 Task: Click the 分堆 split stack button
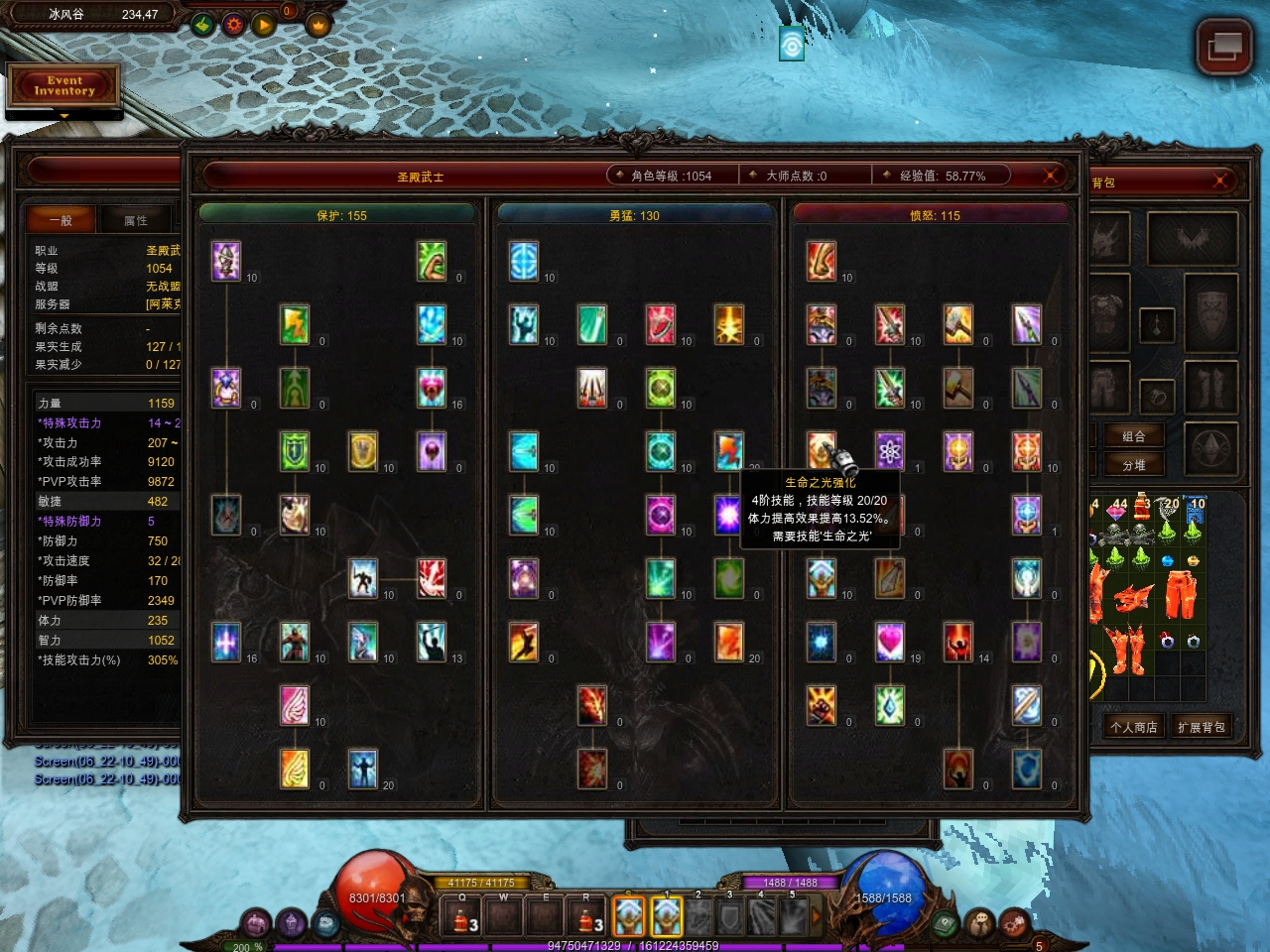point(1133,465)
